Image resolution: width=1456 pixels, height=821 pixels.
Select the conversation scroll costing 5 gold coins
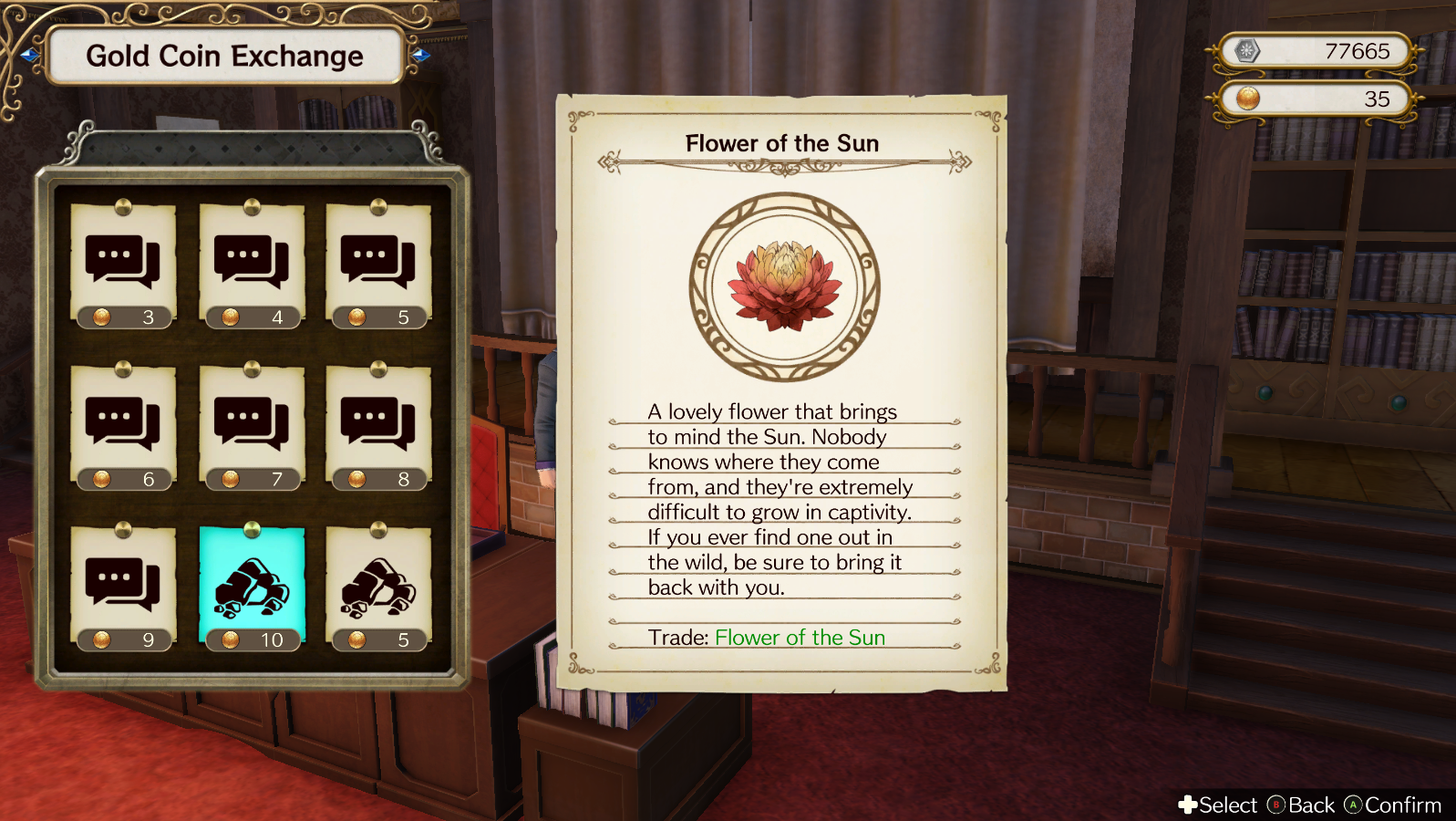[x=378, y=265]
